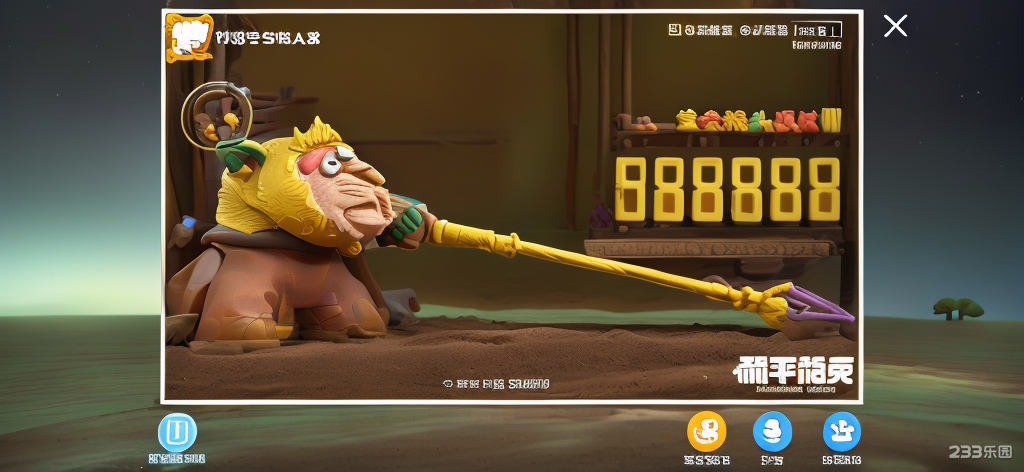Image resolution: width=1024 pixels, height=472 pixels.
Task: Click the yellow avatar icon in the image header
Action: (188, 38)
